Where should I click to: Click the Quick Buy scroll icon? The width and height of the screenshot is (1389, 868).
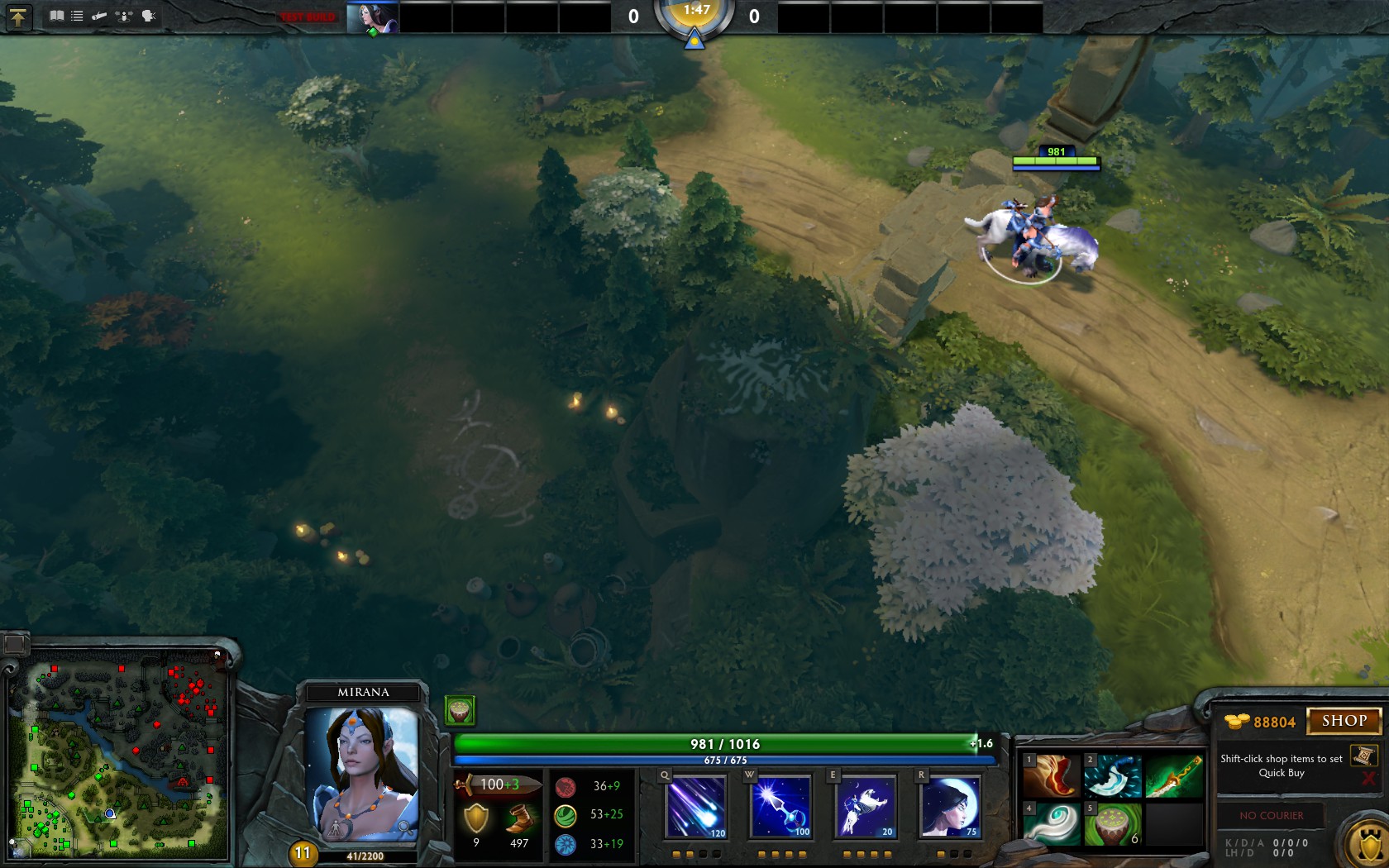(x=1363, y=756)
